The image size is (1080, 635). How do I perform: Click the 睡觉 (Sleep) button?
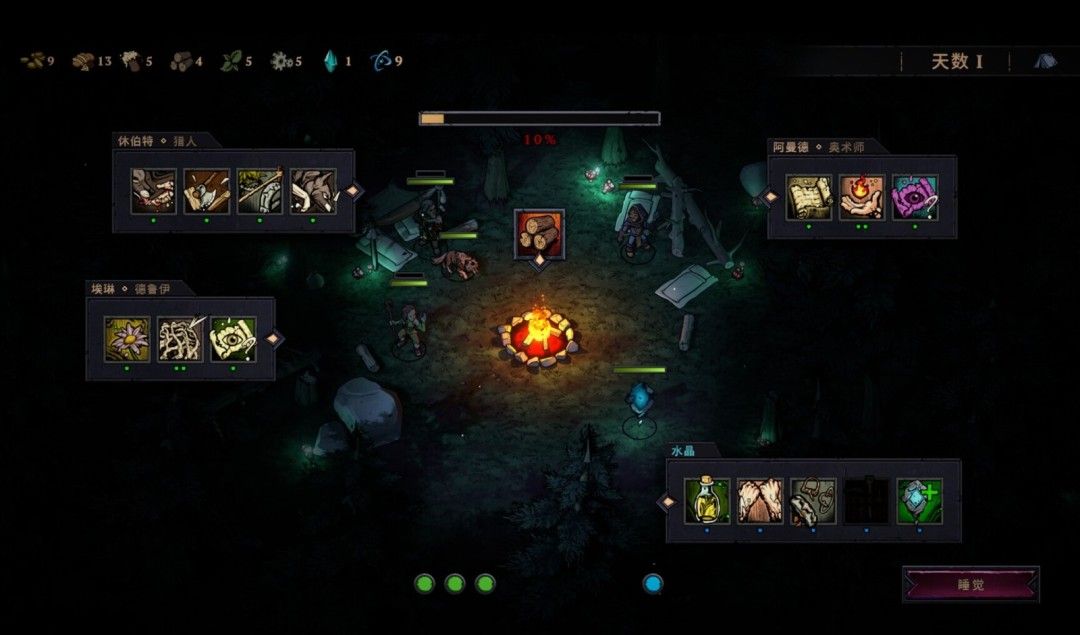tap(970, 584)
